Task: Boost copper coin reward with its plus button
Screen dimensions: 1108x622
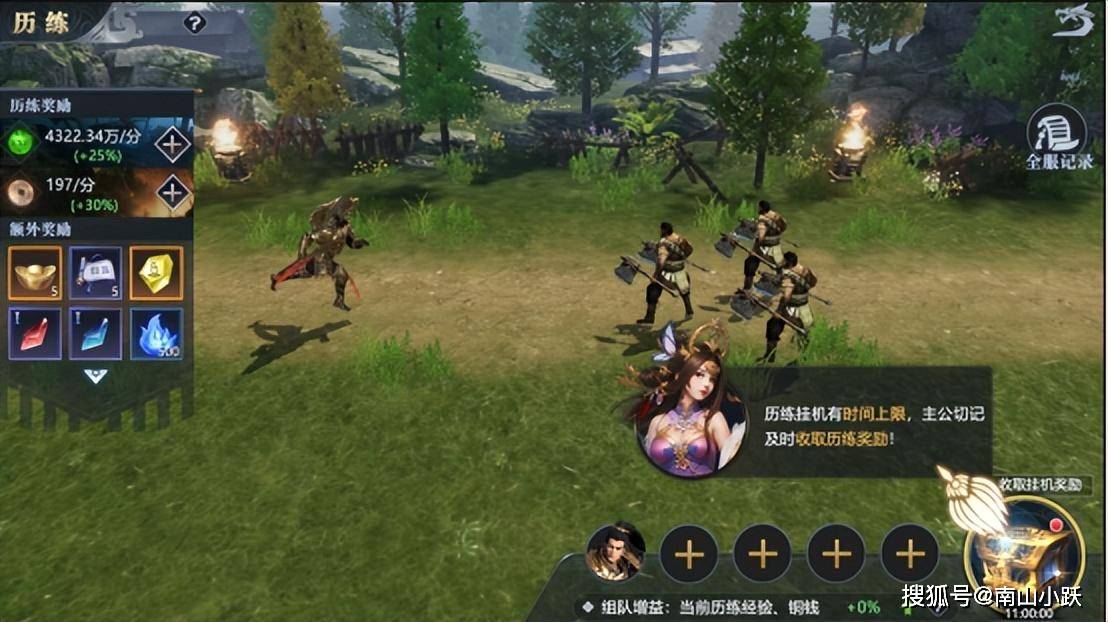Action: tap(172, 191)
